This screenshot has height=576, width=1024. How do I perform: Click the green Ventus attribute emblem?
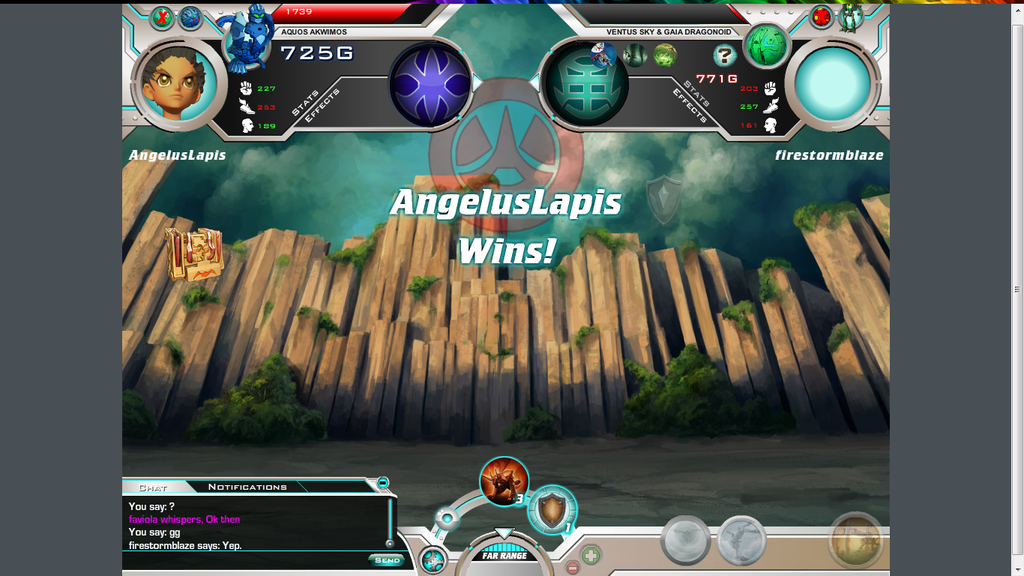coord(585,84)
